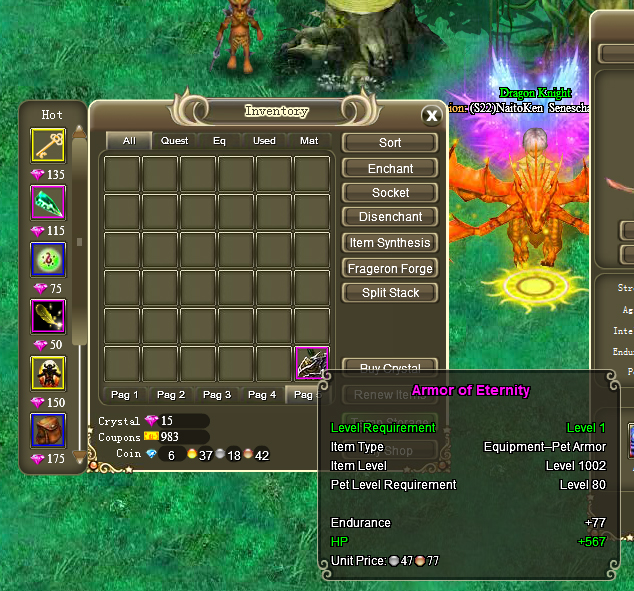Sort the inventory items
This screenshot has height=591, width=634.
390,143
